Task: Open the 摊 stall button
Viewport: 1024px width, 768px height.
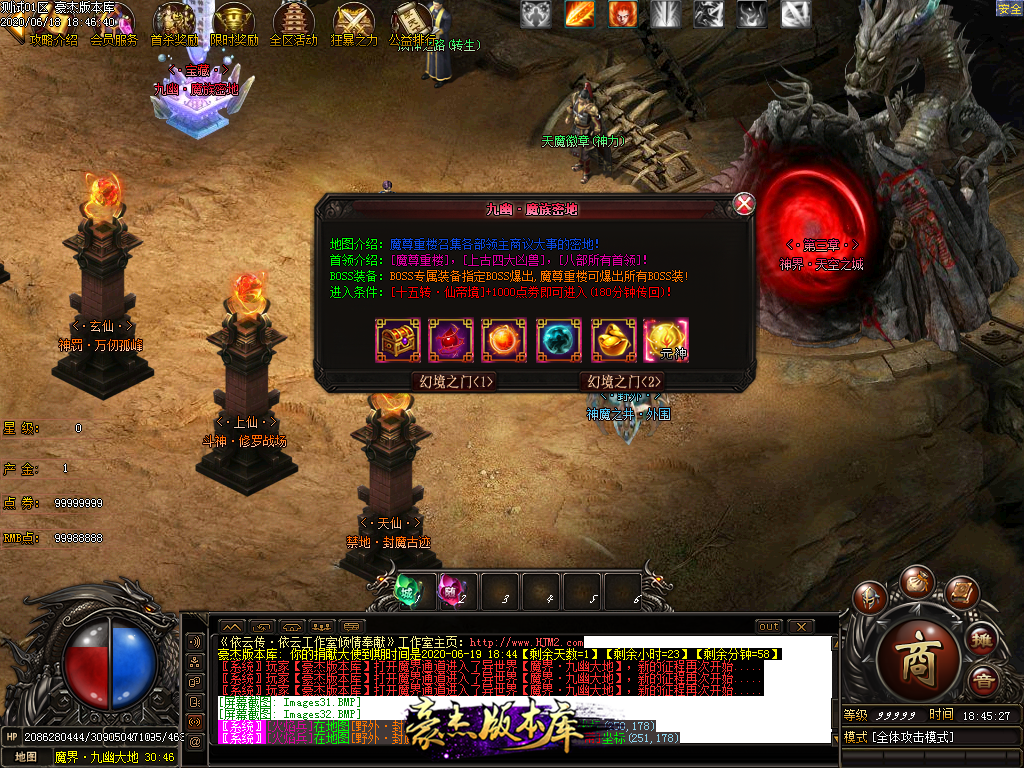Action: pyautogui.click(x=982, y=638)
